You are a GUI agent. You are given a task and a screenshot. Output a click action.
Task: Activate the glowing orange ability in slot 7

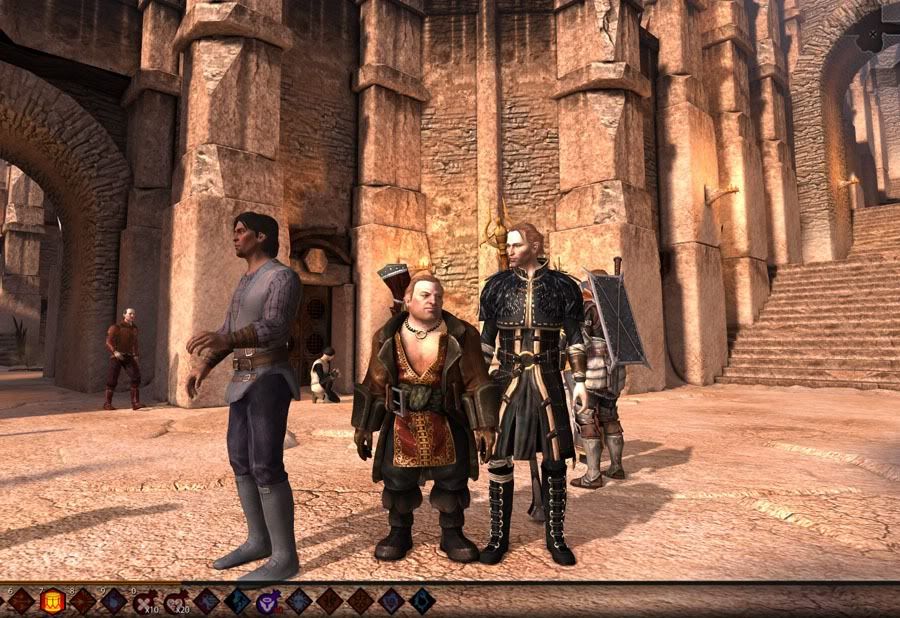coord(52,601)
